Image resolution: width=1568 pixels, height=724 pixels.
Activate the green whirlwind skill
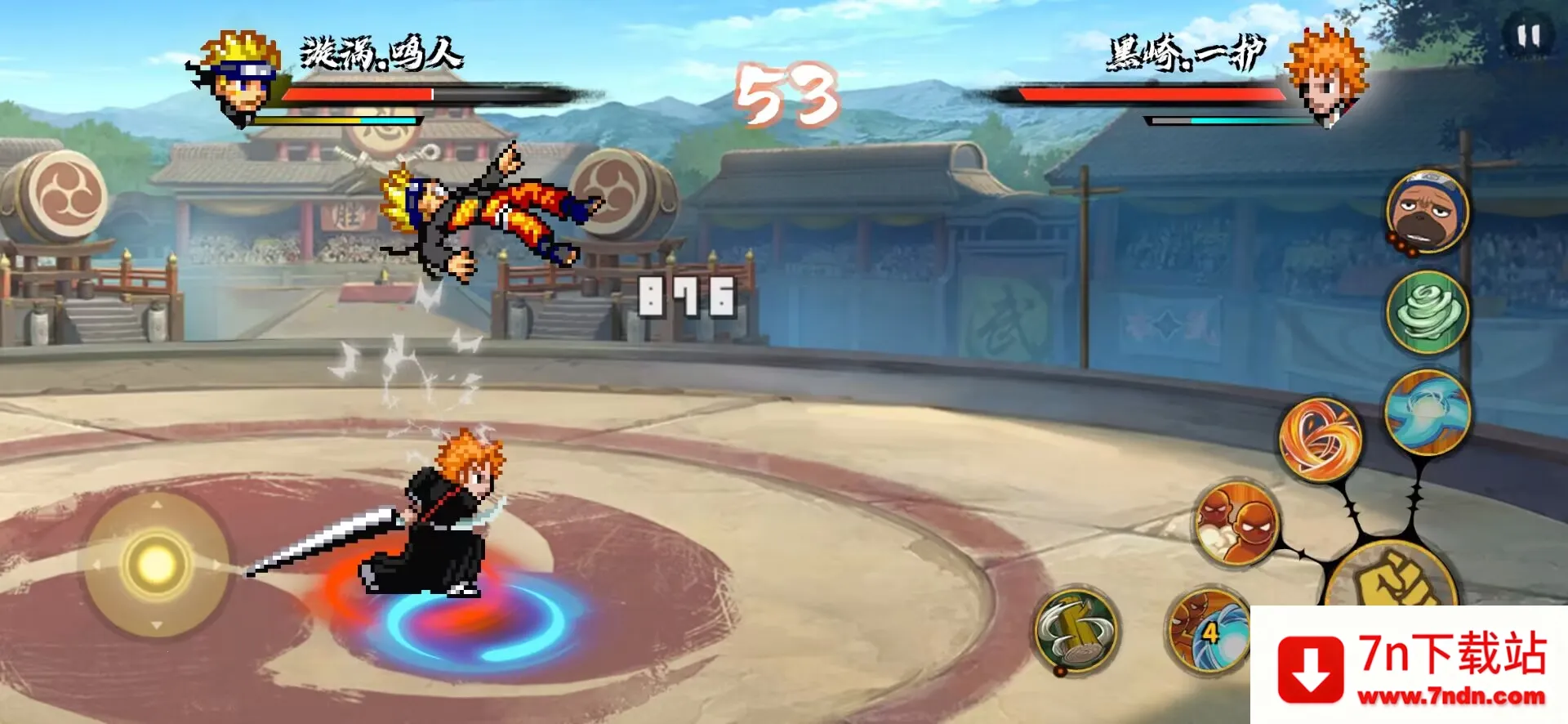(1428, 312)
